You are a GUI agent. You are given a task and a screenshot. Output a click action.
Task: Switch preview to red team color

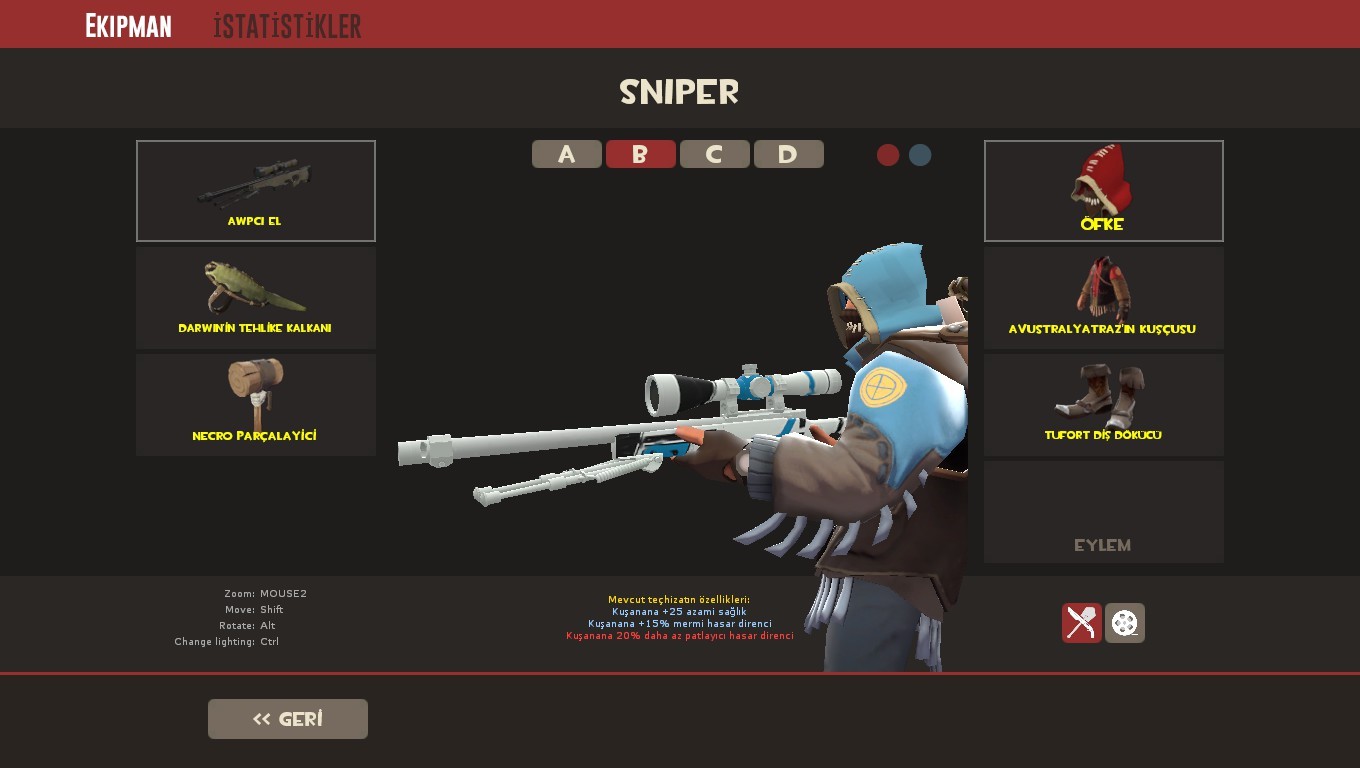[x=889, y=155]
